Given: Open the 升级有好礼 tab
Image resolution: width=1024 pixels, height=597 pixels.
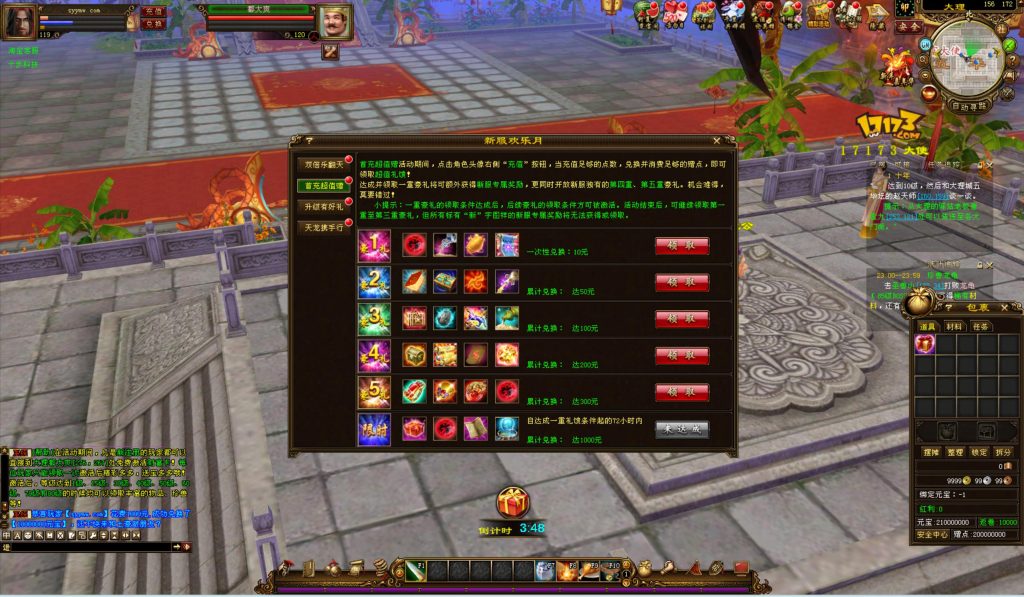Looking at the screenshot, I should 323,206.
